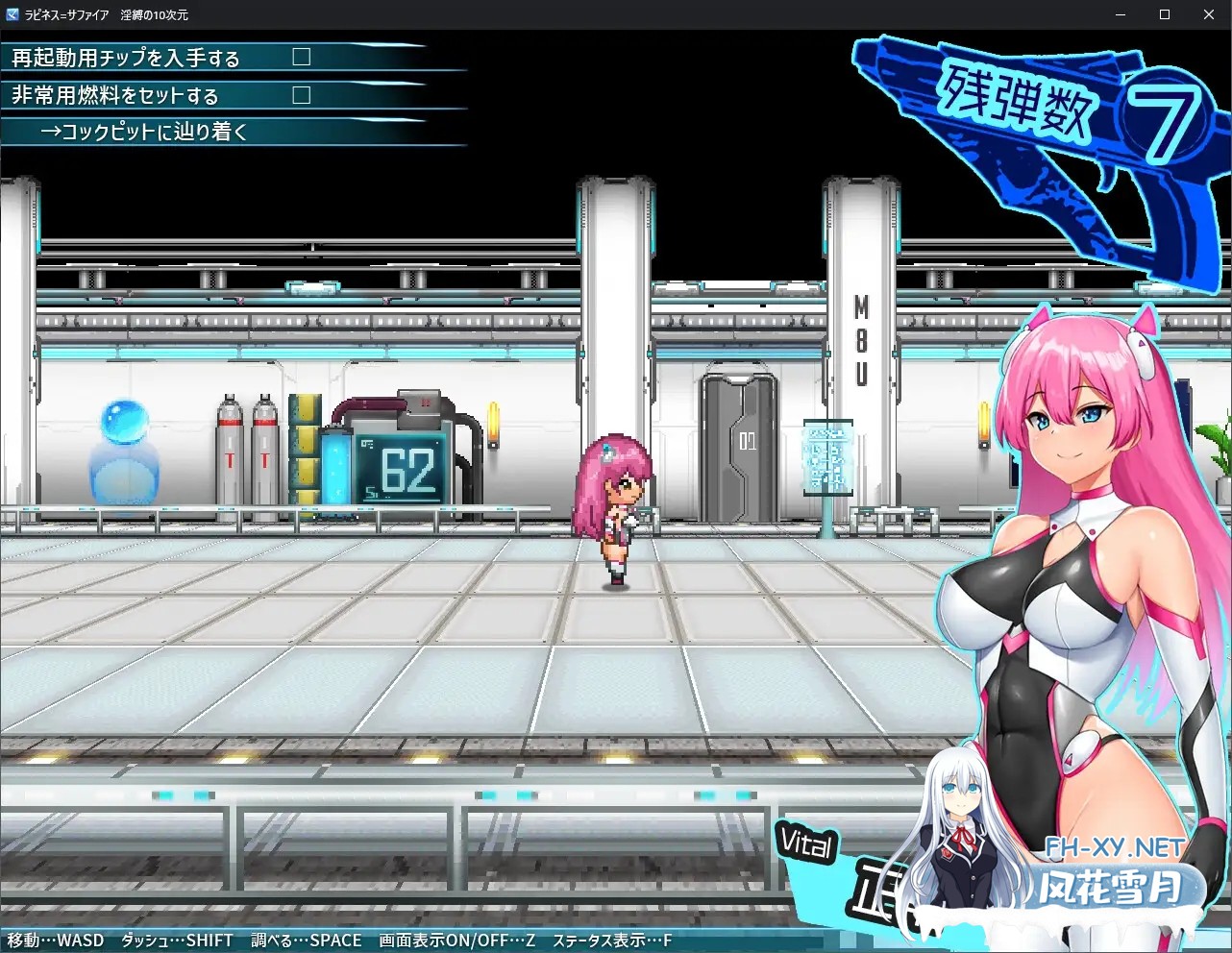Click the white-haired girl portrait near Vital gauge
Viewport: 1232px width, 953px height.
pos(961,836)
